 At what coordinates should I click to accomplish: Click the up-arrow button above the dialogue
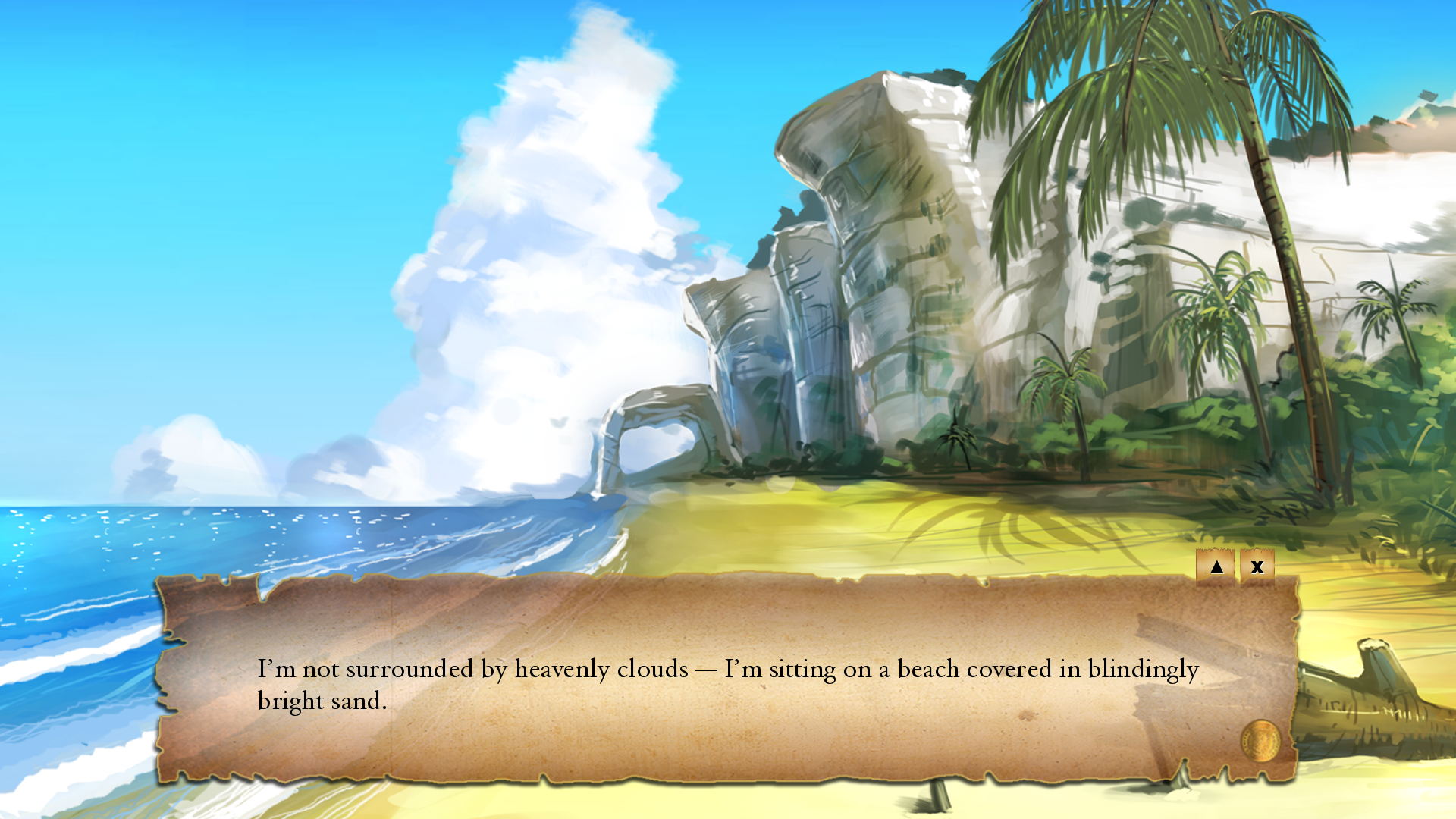pyautogui.click(x=1216, y=567)
